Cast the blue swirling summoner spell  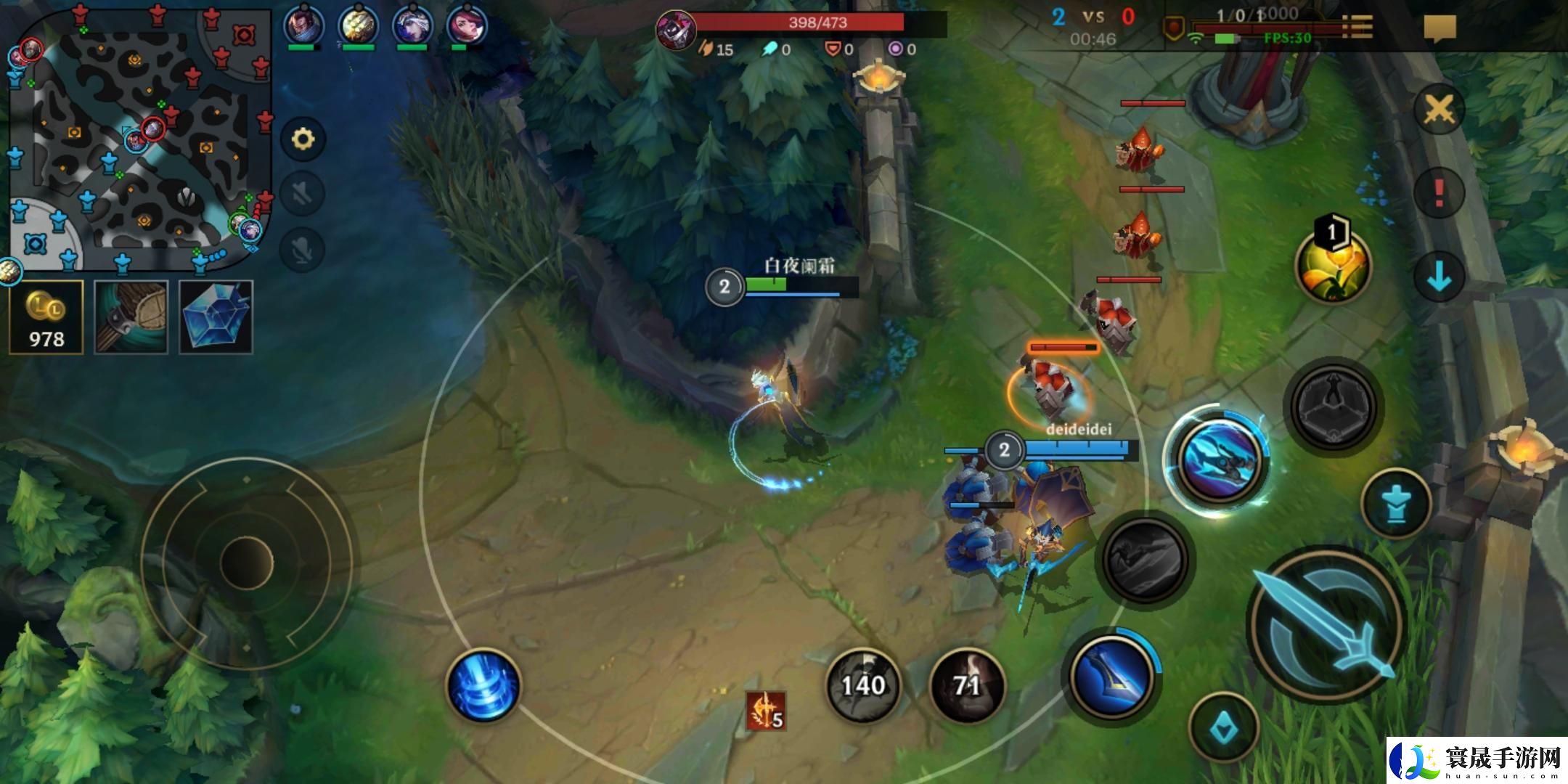click(483, 685)
